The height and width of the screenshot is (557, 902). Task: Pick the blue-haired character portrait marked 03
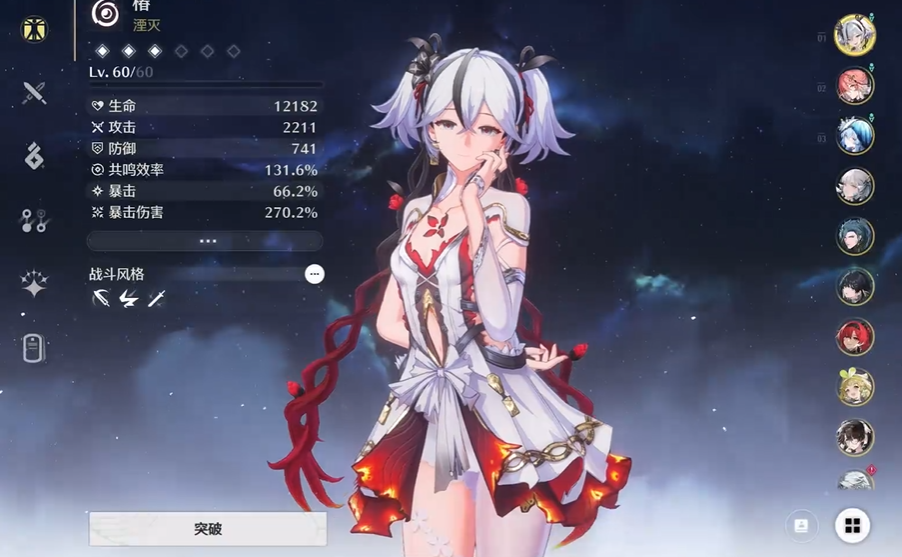[x=855, y=136]
